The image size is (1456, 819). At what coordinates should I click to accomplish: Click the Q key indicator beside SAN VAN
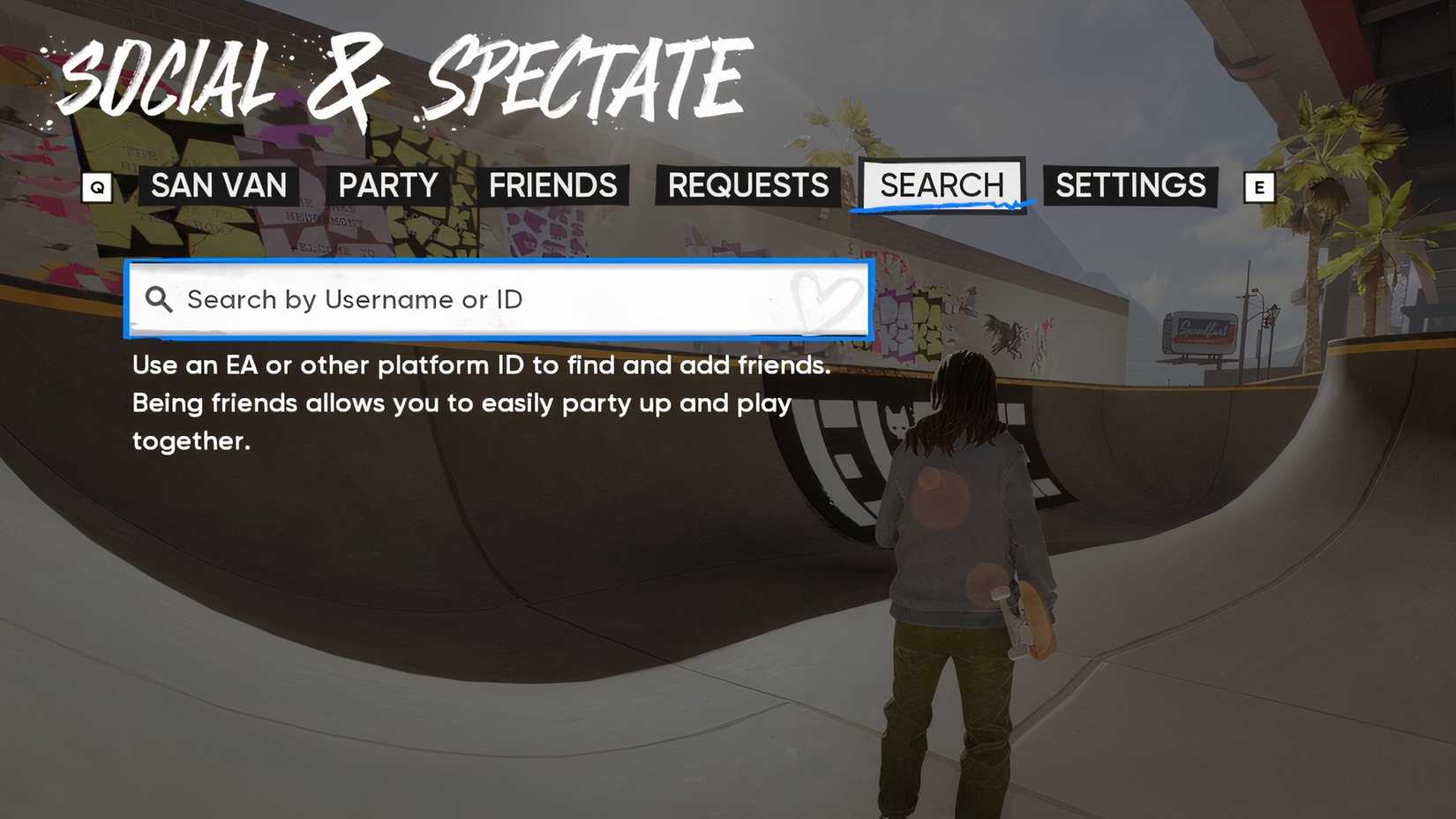97,186
